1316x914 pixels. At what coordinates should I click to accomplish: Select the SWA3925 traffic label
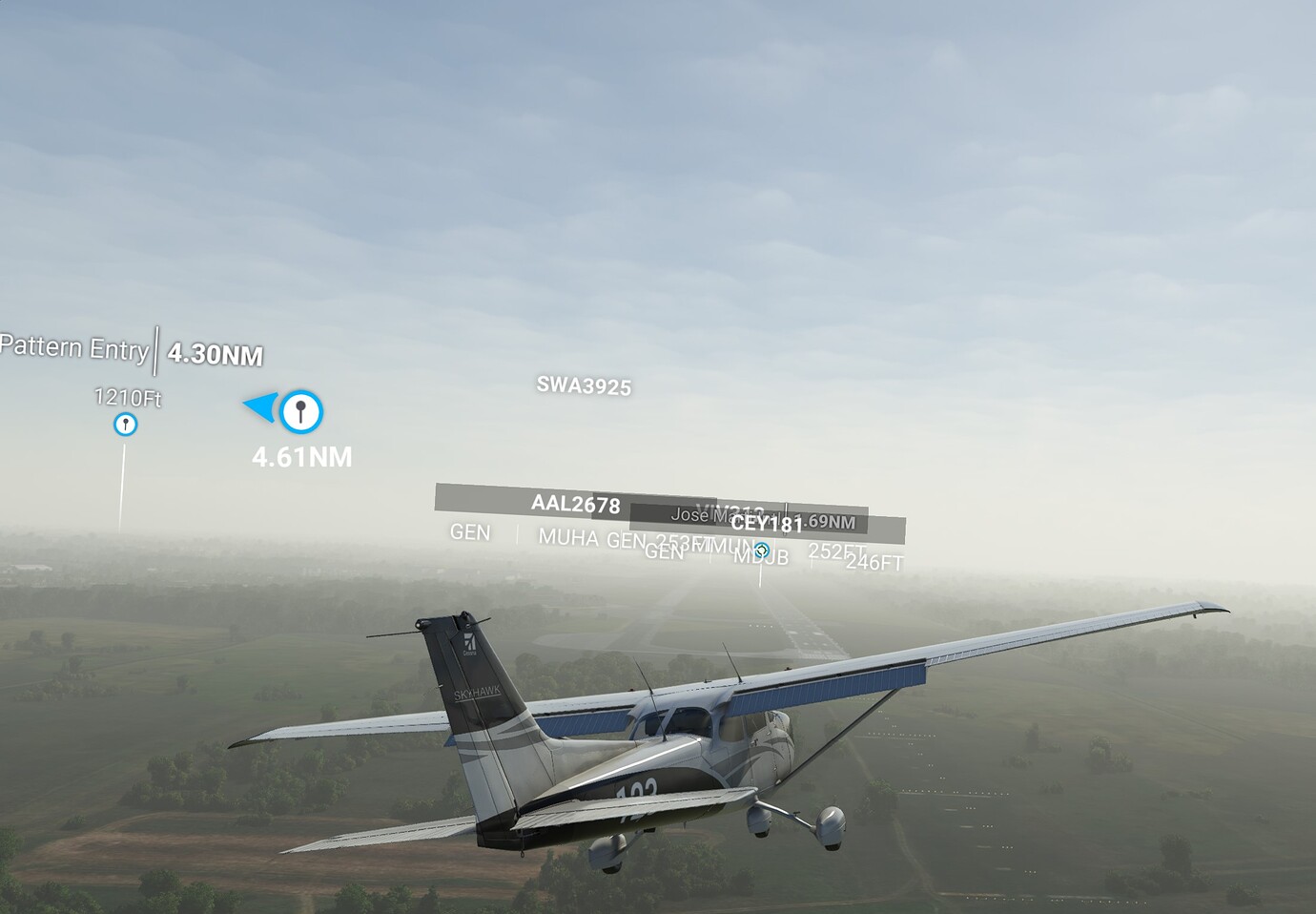click(x=584, y=386)
